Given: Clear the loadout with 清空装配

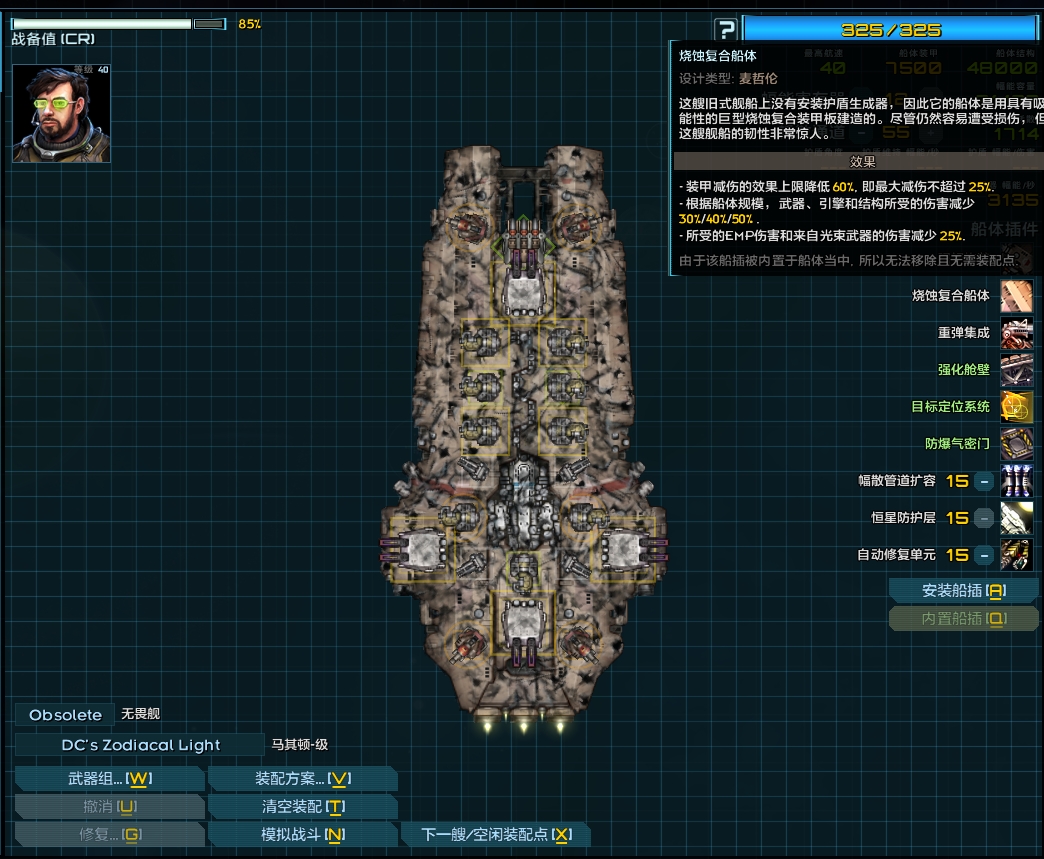Looking at the screenshot, I should (x=301, y=807).
